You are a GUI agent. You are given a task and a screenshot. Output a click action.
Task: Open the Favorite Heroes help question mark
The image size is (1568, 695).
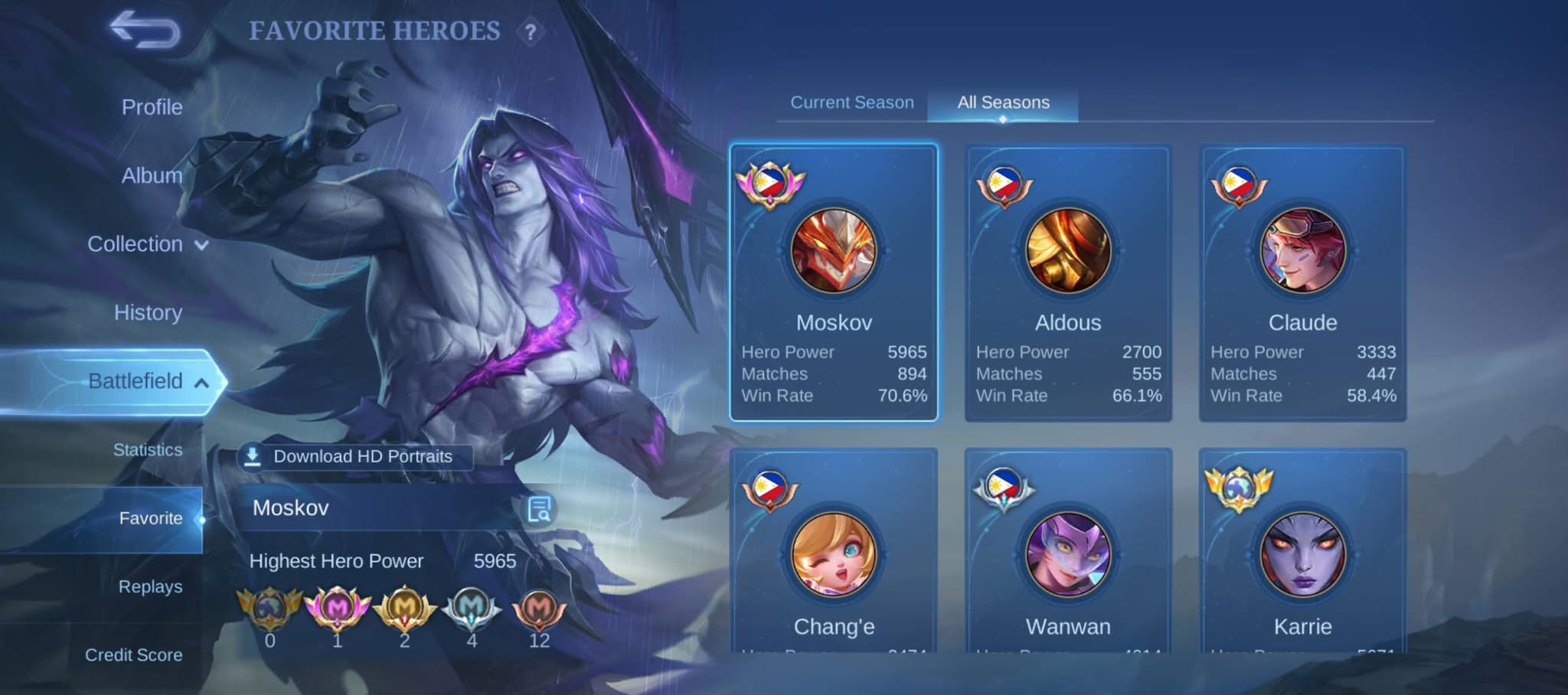(530, 32)
